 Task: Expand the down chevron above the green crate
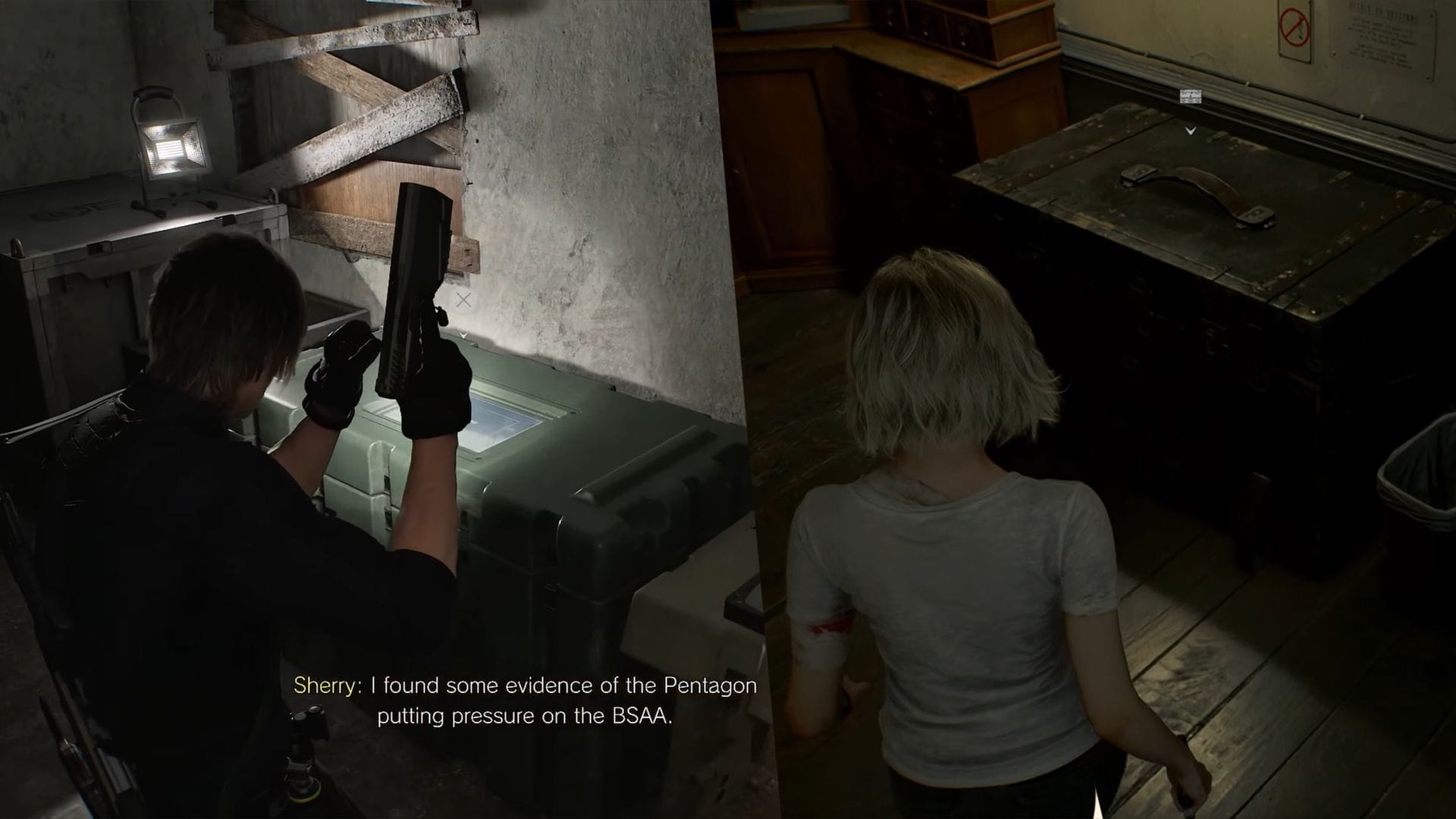[x=464, y=334]
